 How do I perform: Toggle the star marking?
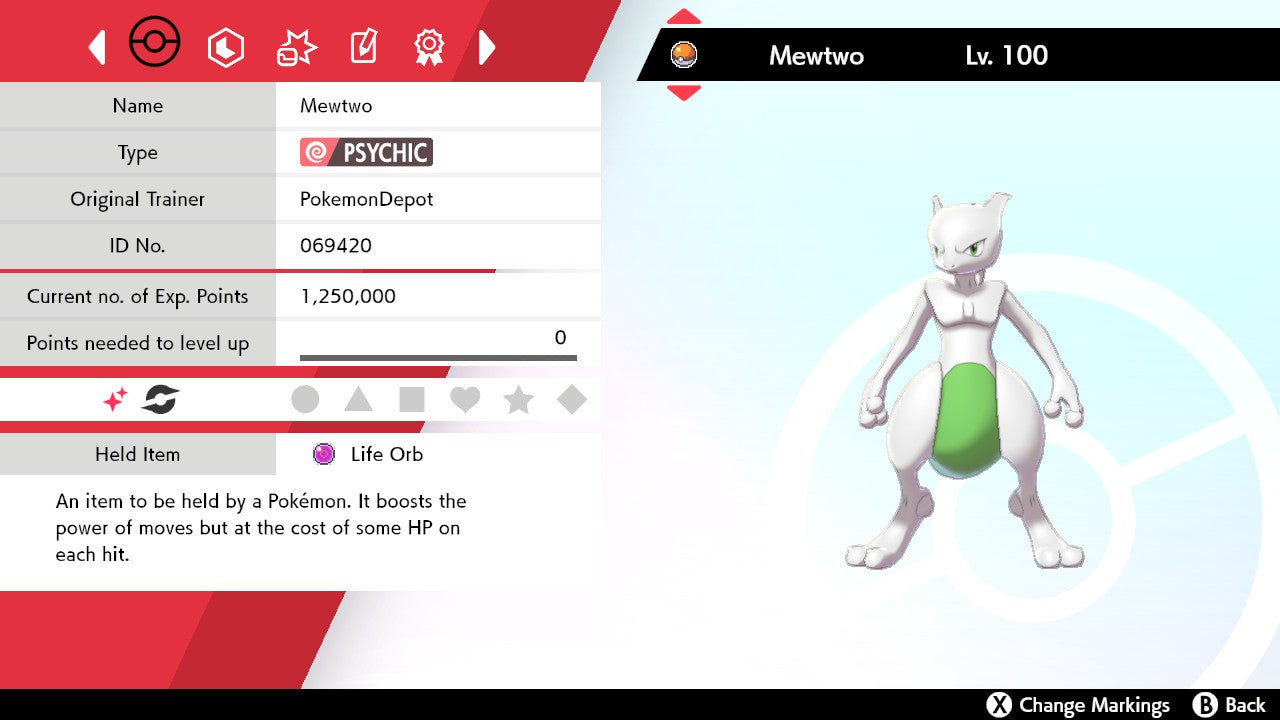point(518,400)
